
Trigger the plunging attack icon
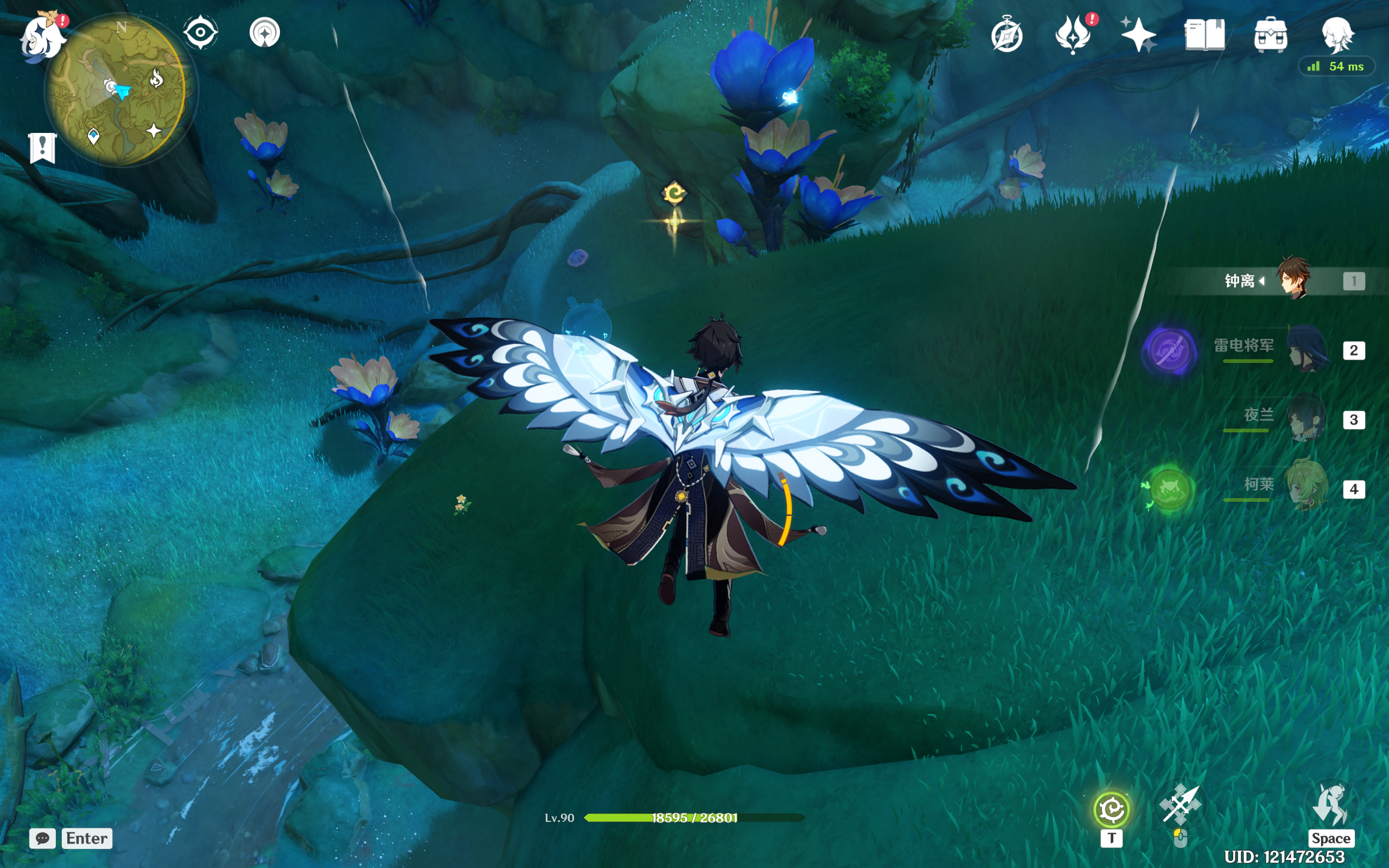click(x=1180, y=806)
